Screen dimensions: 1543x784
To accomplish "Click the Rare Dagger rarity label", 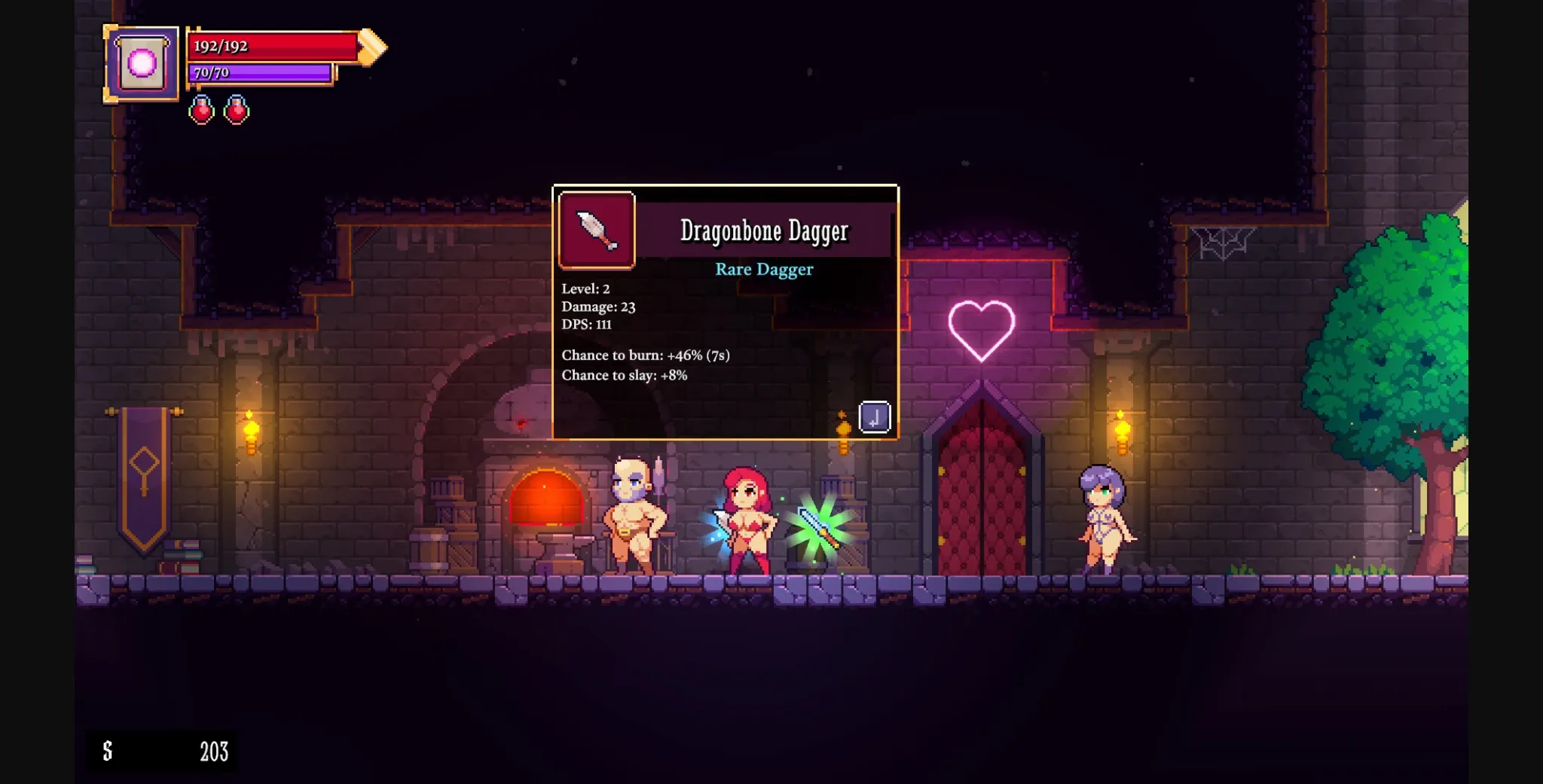I will (x=763, y=269).
